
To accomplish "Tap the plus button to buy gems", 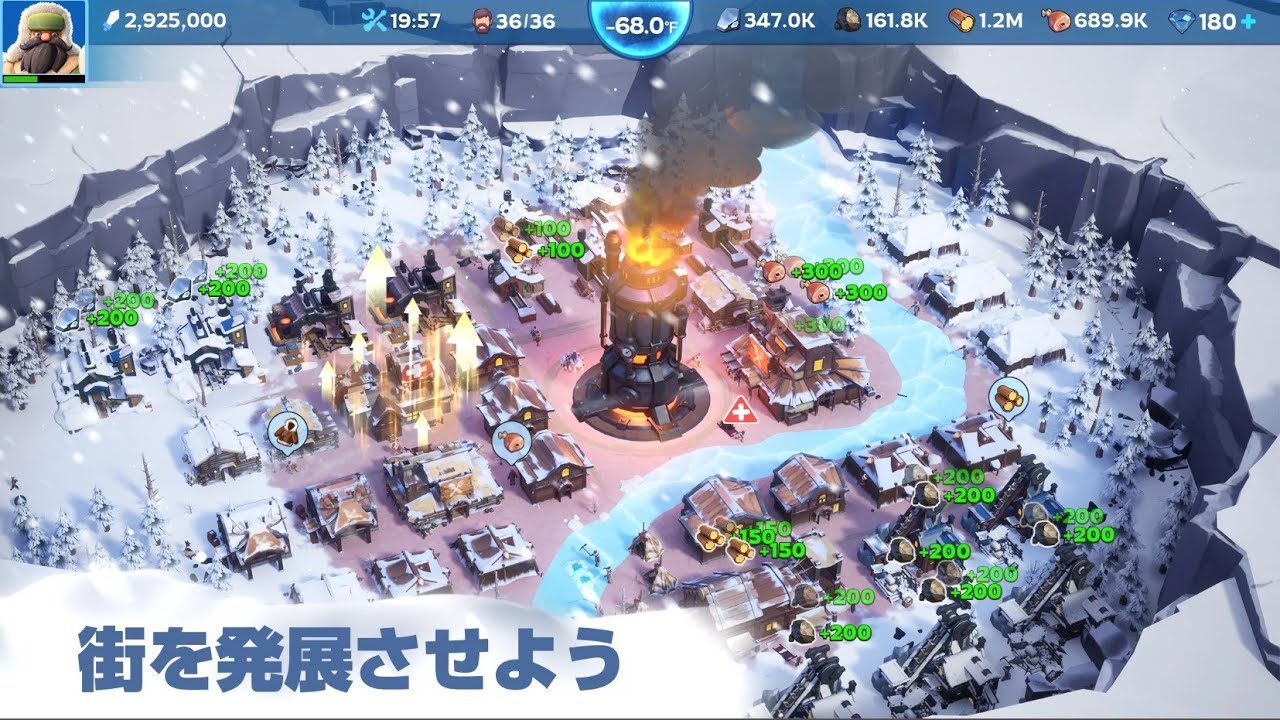I will (1248, 21).
